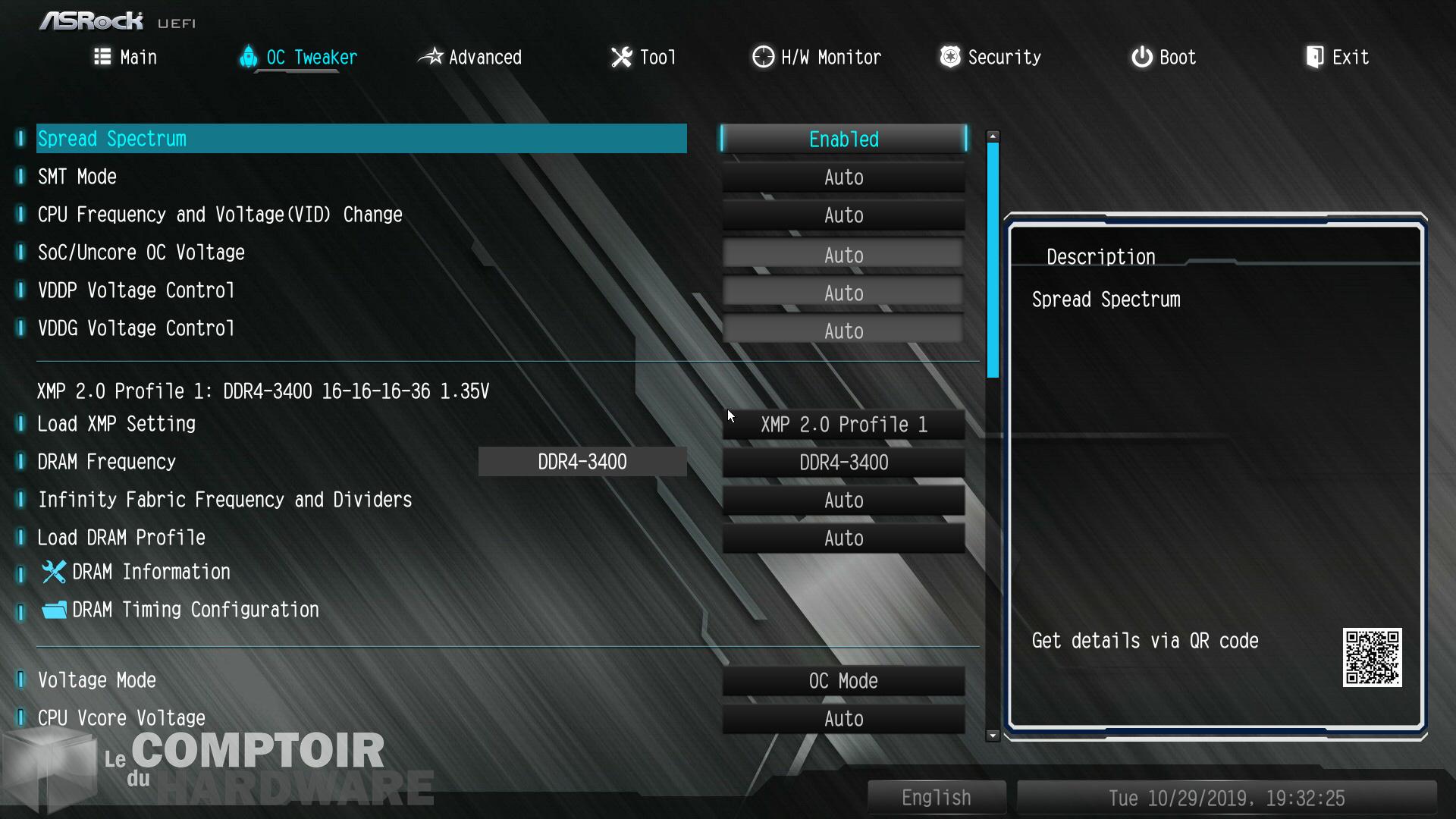1456x819 pixels.
Task: Switch to the Main tab
Action: point(126,58)
